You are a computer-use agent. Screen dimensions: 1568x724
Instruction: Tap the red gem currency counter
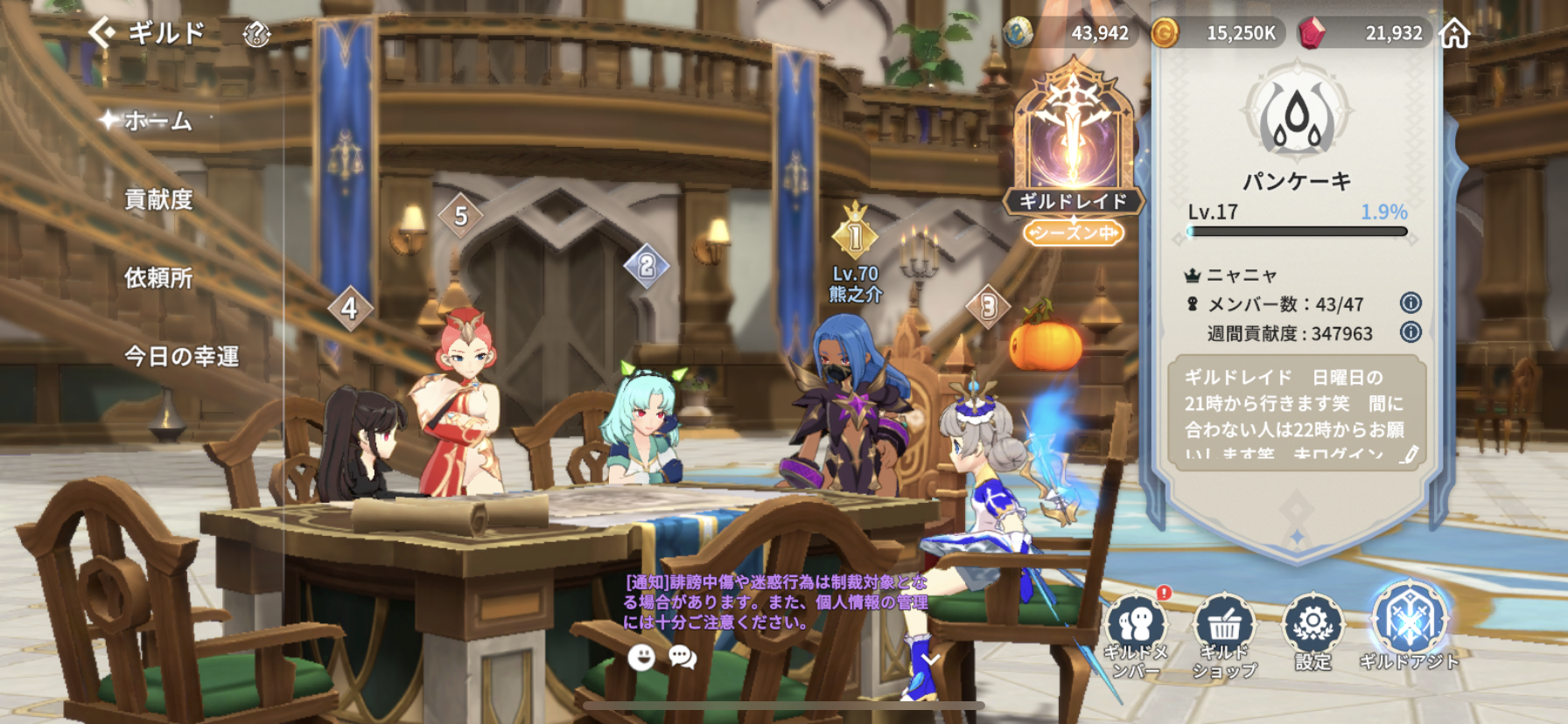coord(1365,33)
